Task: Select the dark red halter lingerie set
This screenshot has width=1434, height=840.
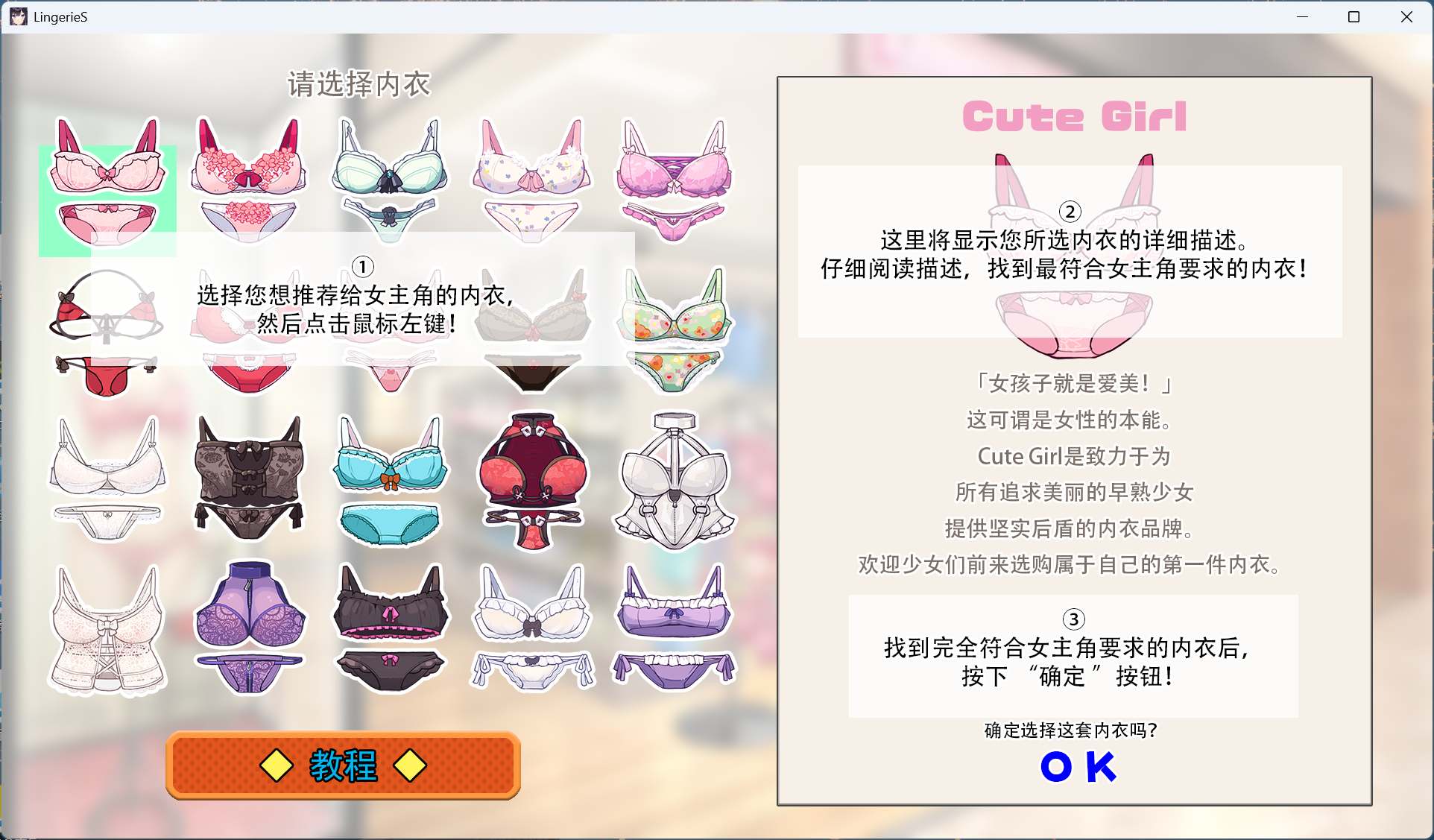Action: [531, 477]
